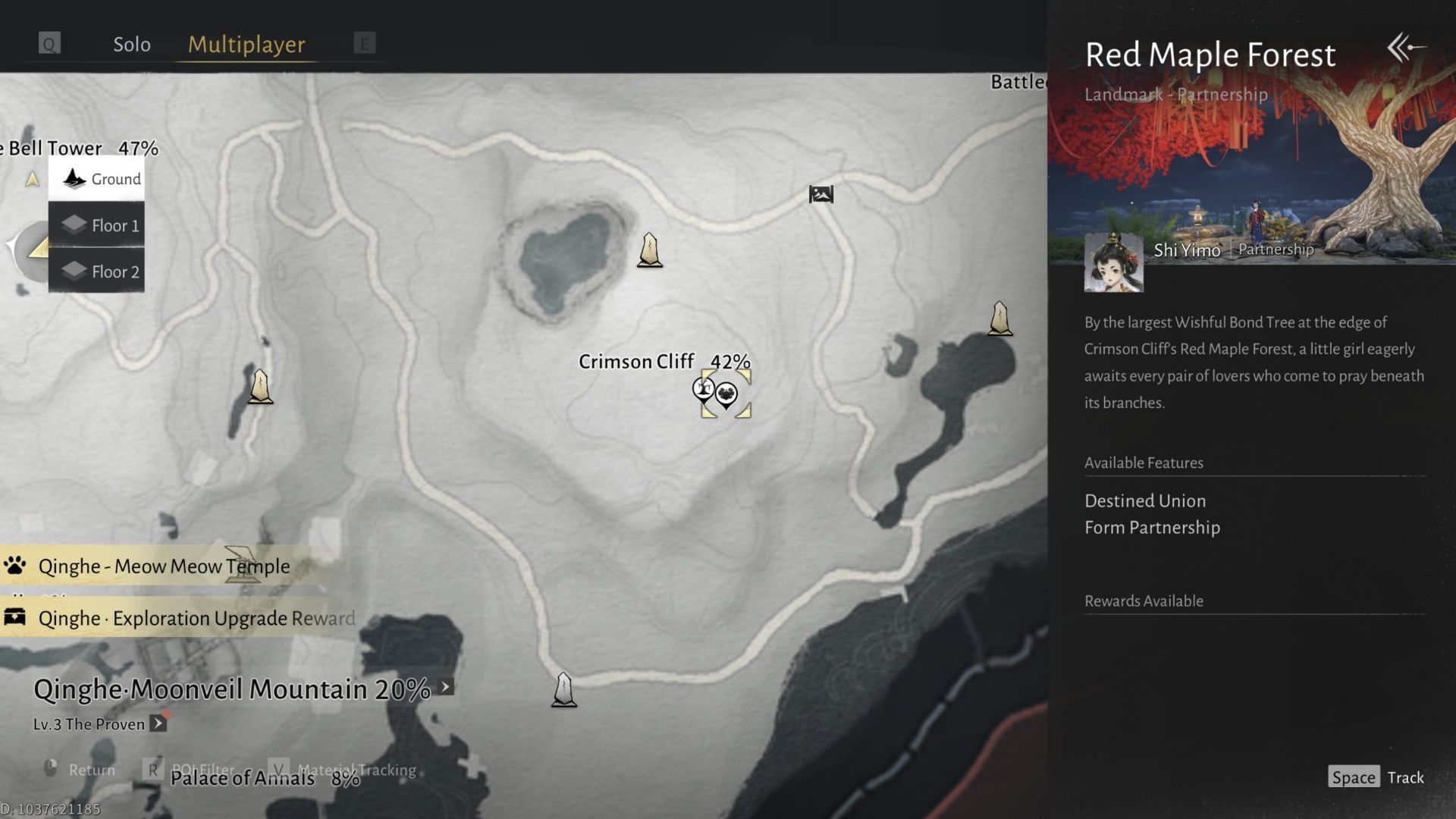
Task: Select Form Partnership feature
Action: [1153, 527]
